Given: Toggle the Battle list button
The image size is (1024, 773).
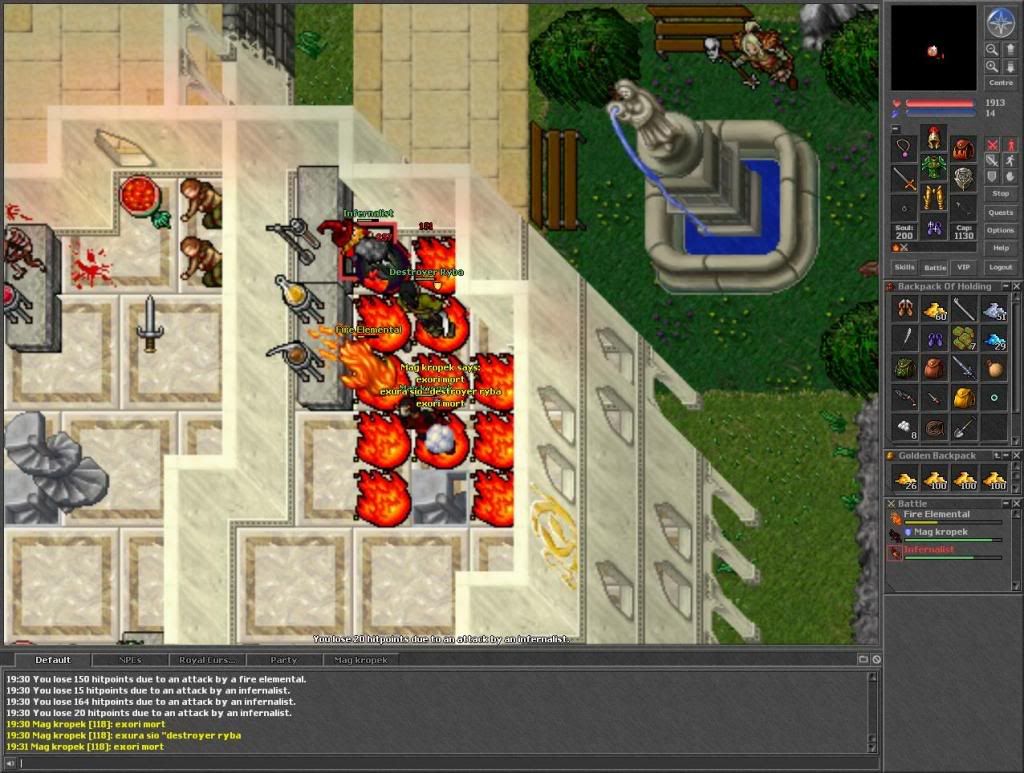Looking at the screenshot, I should click(934, 268).
